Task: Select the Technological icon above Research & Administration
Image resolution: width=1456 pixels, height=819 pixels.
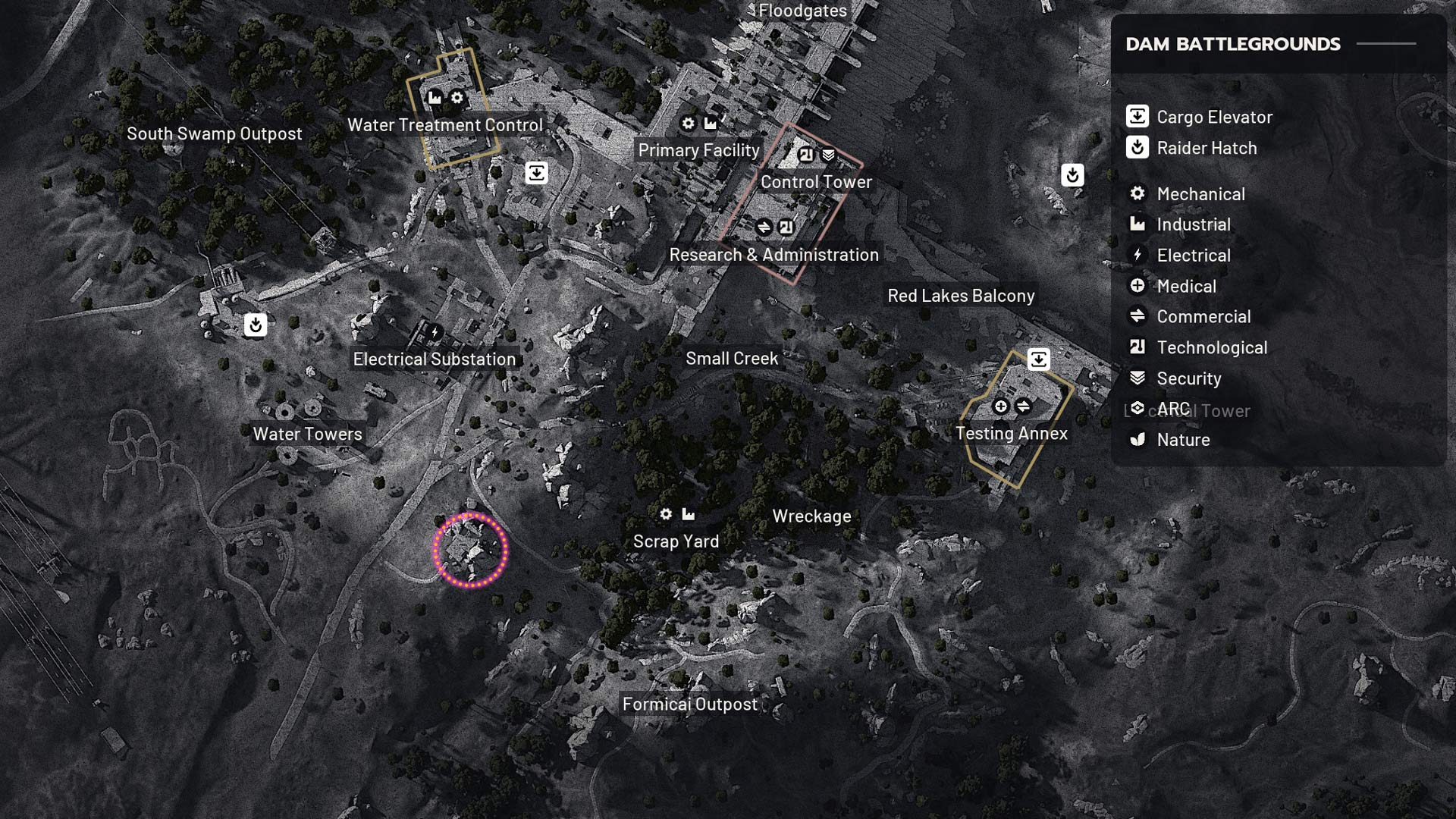Action: tap(788, 224)
